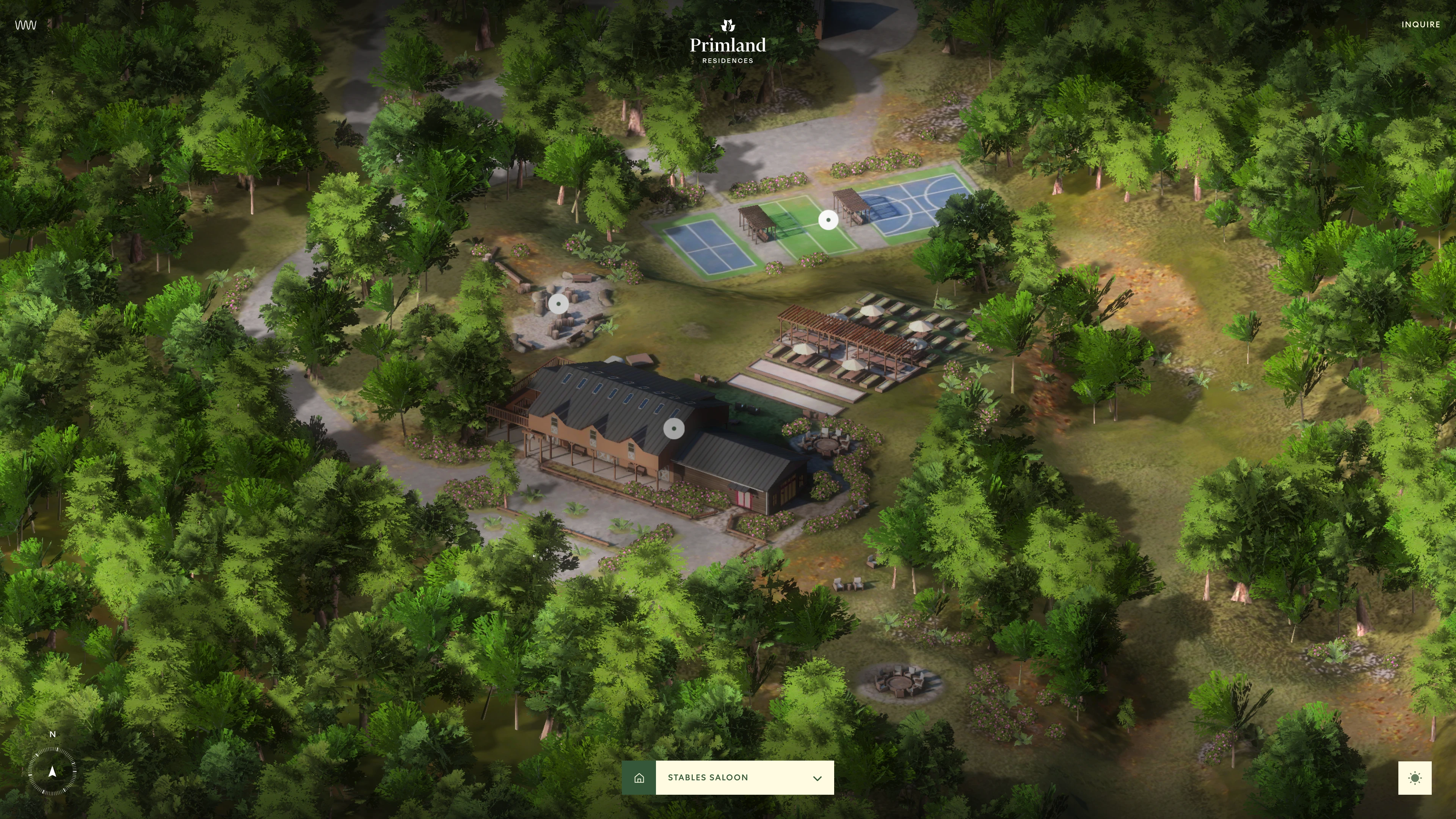This screenshot has height=819, width=1456.
Task: Reset orientation with the compass
Action: pyautogui.click(x=52, y=771)
